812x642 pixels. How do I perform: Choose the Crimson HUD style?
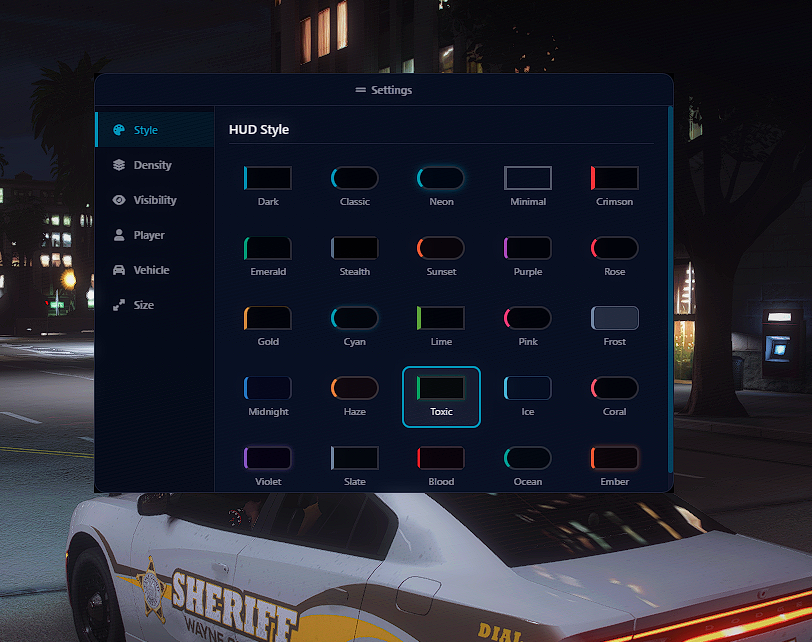(615, 186)
